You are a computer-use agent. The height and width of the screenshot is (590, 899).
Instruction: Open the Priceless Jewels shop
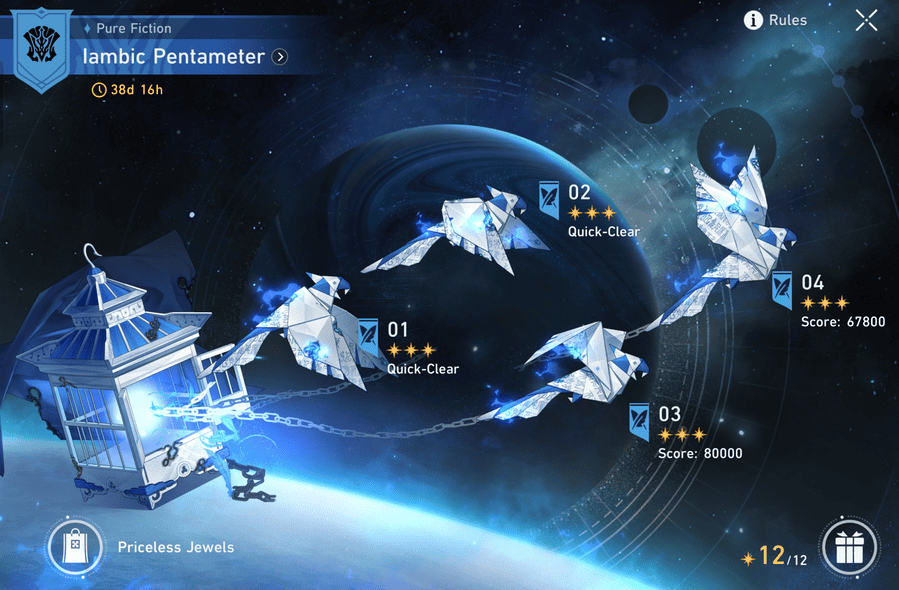pos(76,547)
